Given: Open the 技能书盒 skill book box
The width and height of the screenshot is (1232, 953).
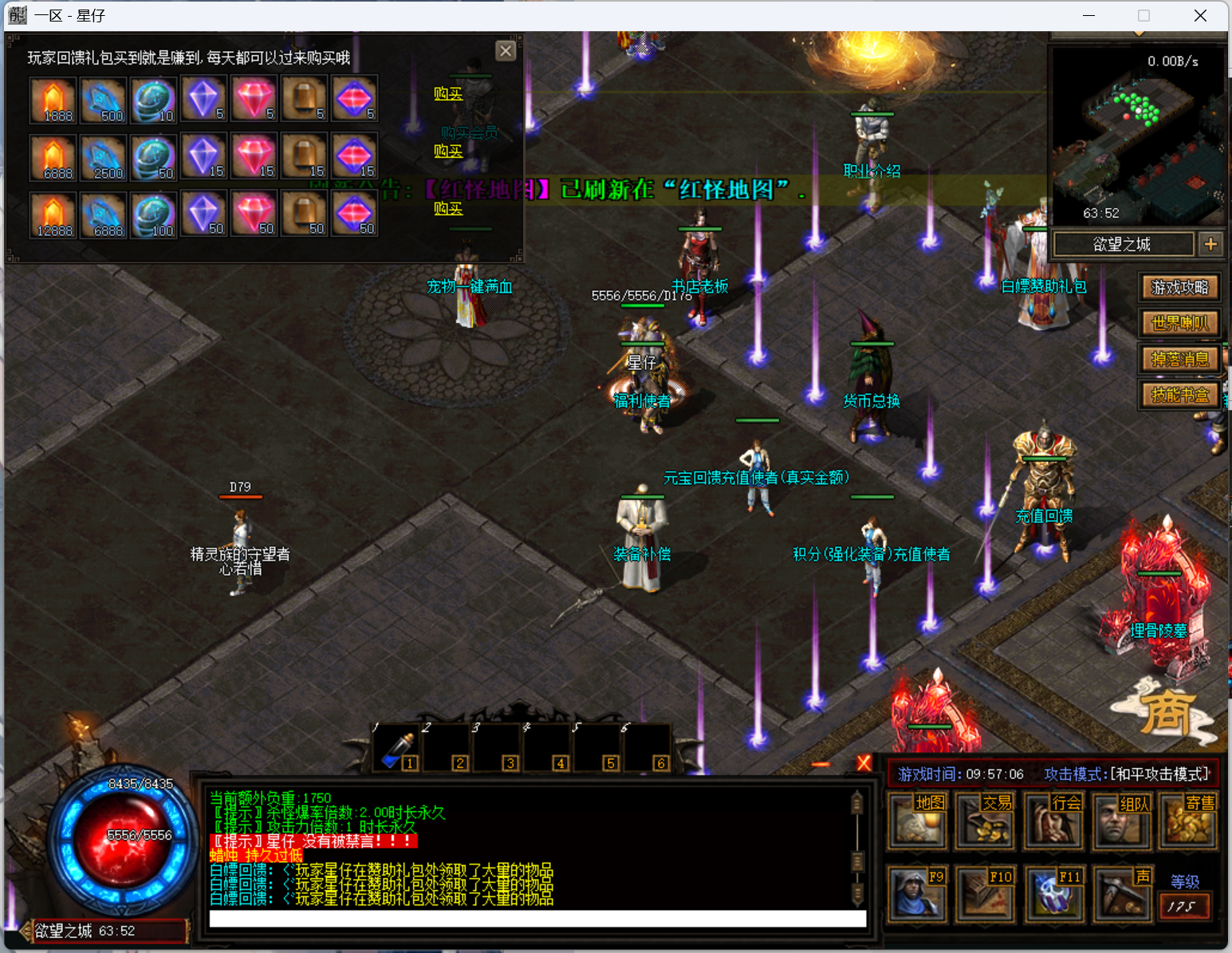Looking at the screenshot, I should (x=1179, y=395).
